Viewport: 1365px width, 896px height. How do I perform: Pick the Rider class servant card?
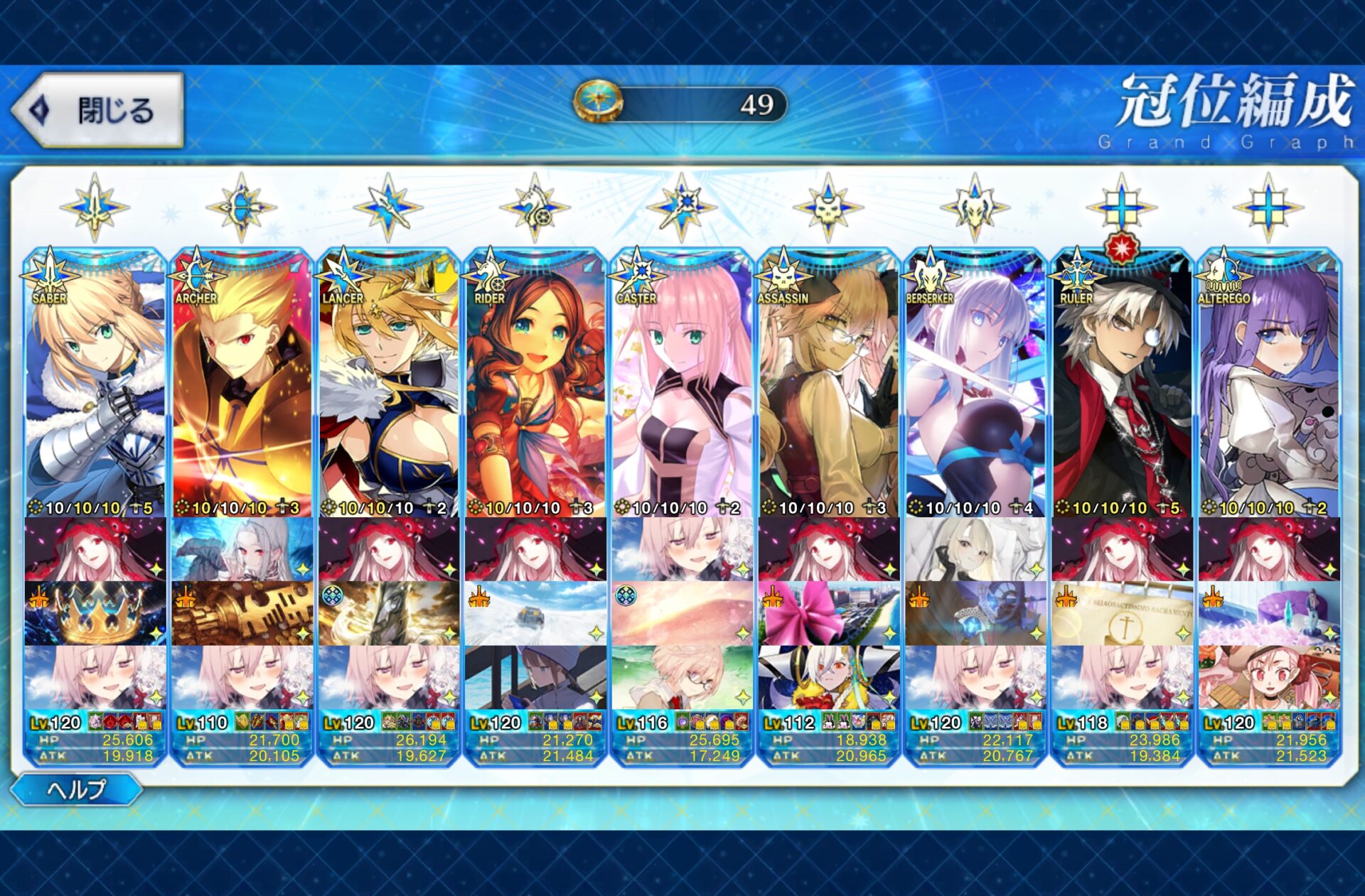tap(535, 384)
